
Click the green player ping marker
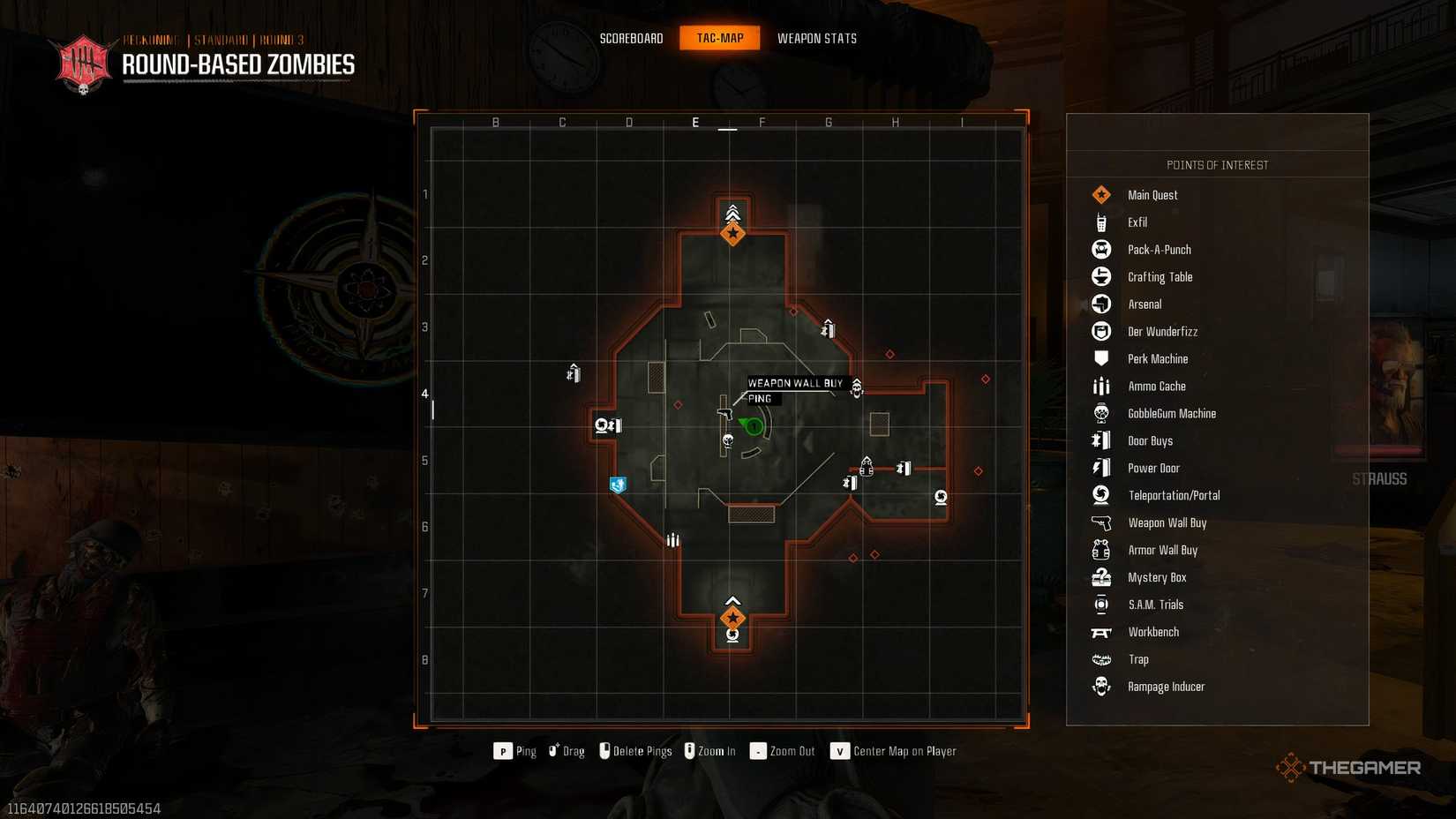click(754, 427)
